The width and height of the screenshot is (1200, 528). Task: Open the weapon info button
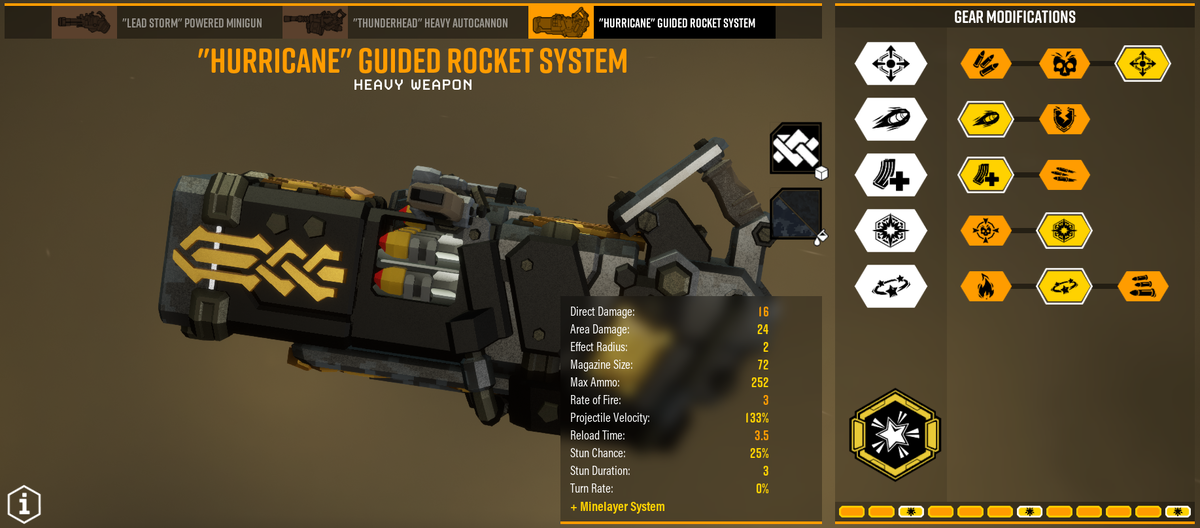pos(24,503)
